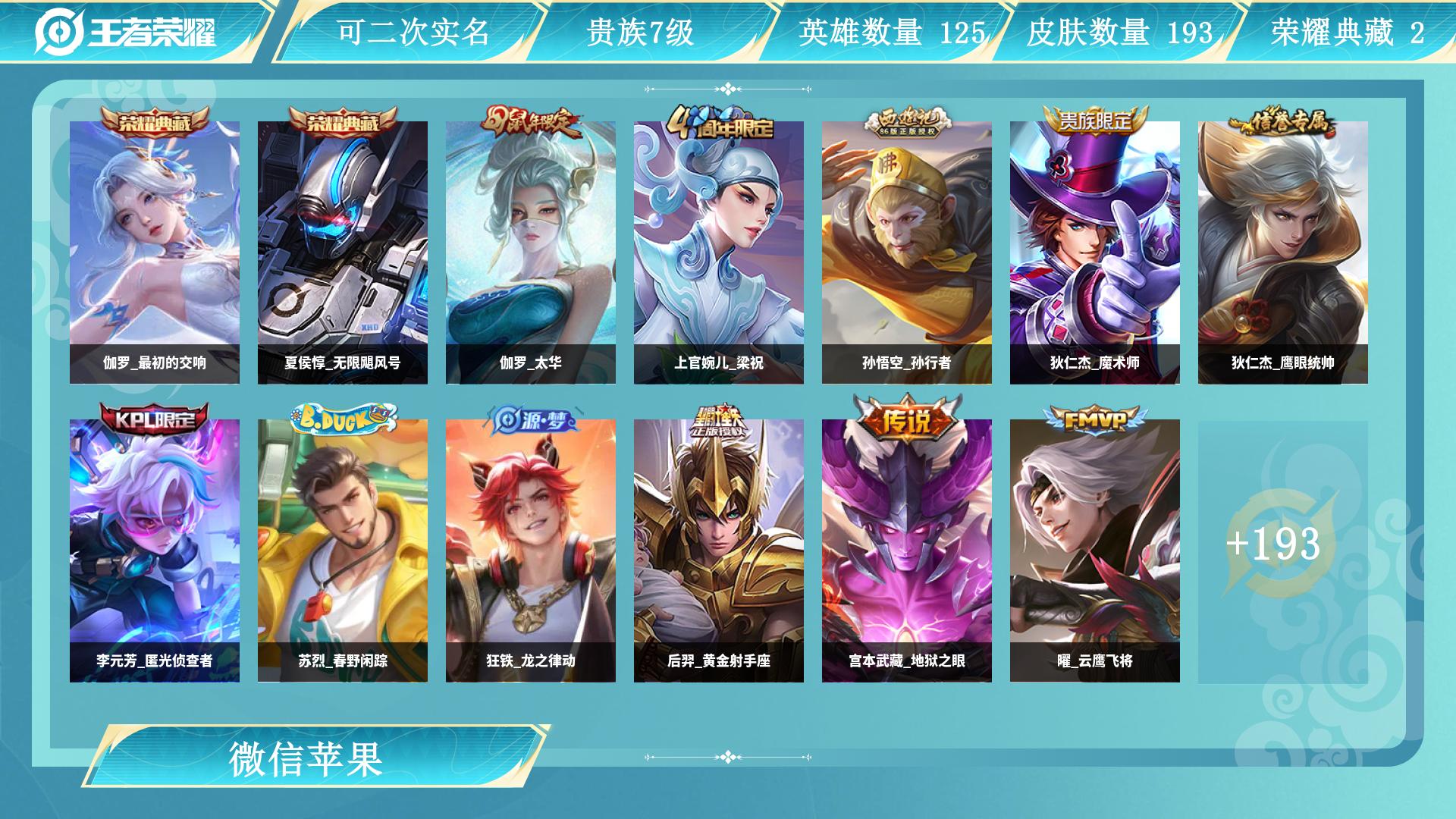Open the 英雄数量 125 header tab
The width and height of the screenshot is (1456, 819).
892,32
